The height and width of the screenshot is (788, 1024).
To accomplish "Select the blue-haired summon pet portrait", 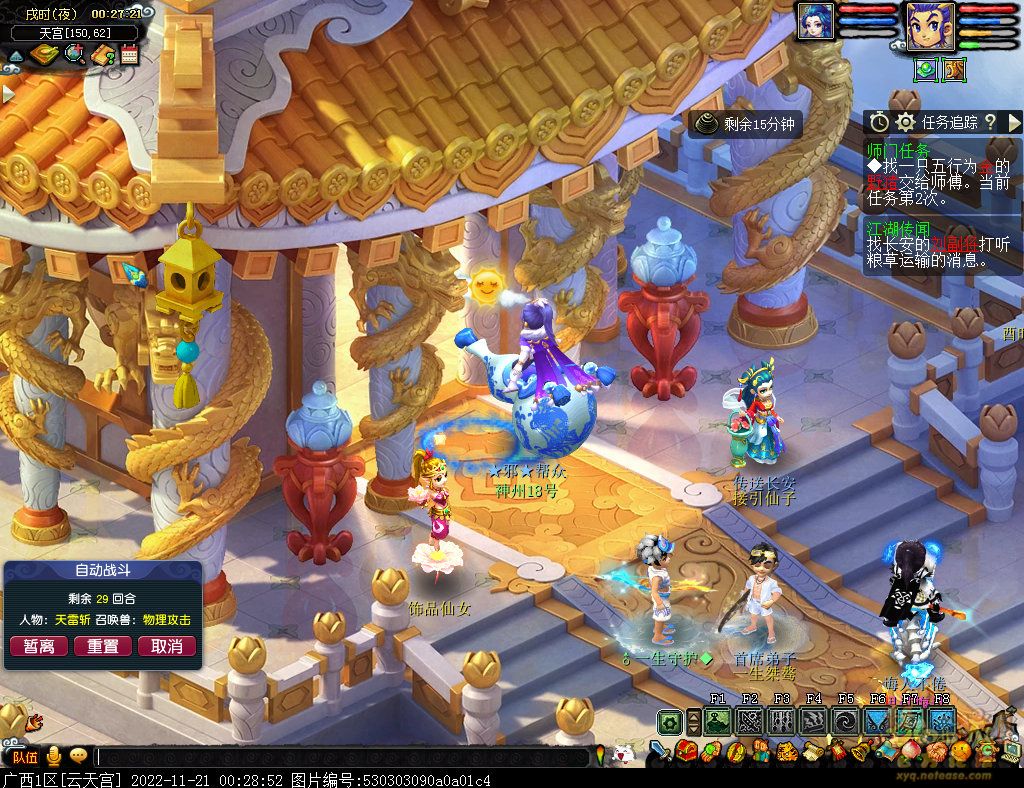I will point(816,22).
